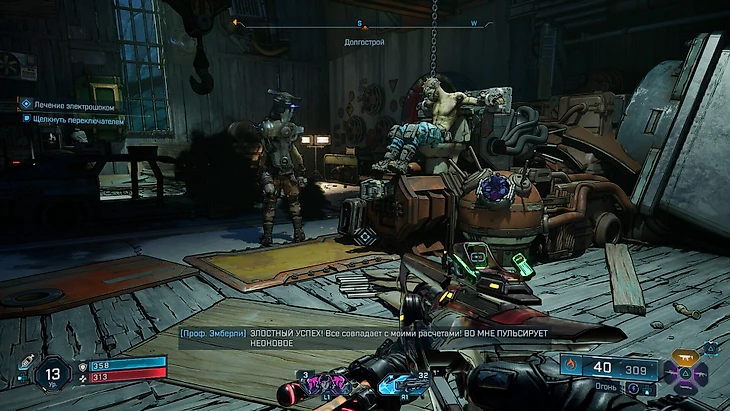This screenshot has height=411, width=730.
Task: Click the fire element icon by ammo
Action: (x=573, y=365)
